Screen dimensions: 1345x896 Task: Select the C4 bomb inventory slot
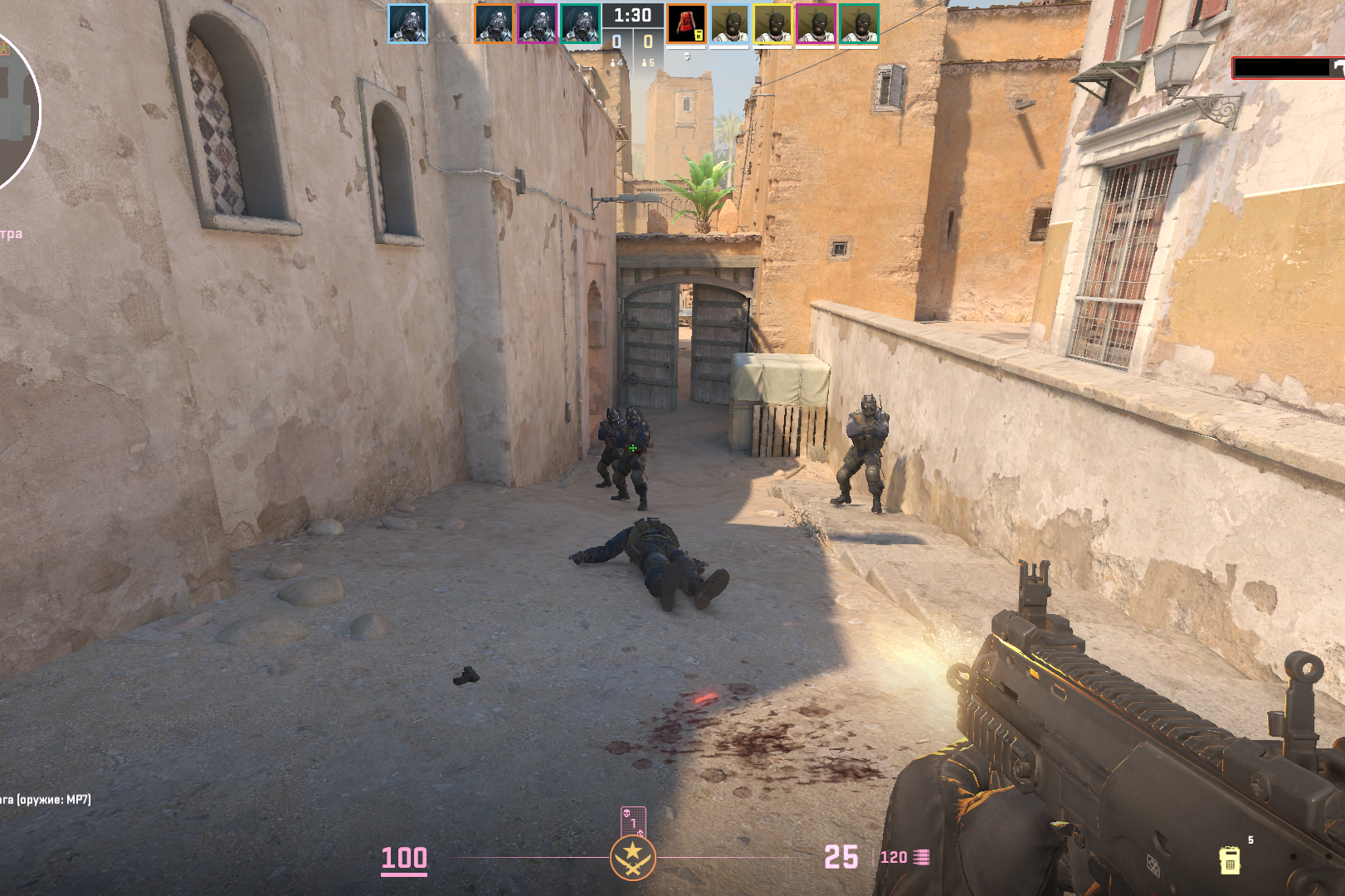click(1230, 859)
